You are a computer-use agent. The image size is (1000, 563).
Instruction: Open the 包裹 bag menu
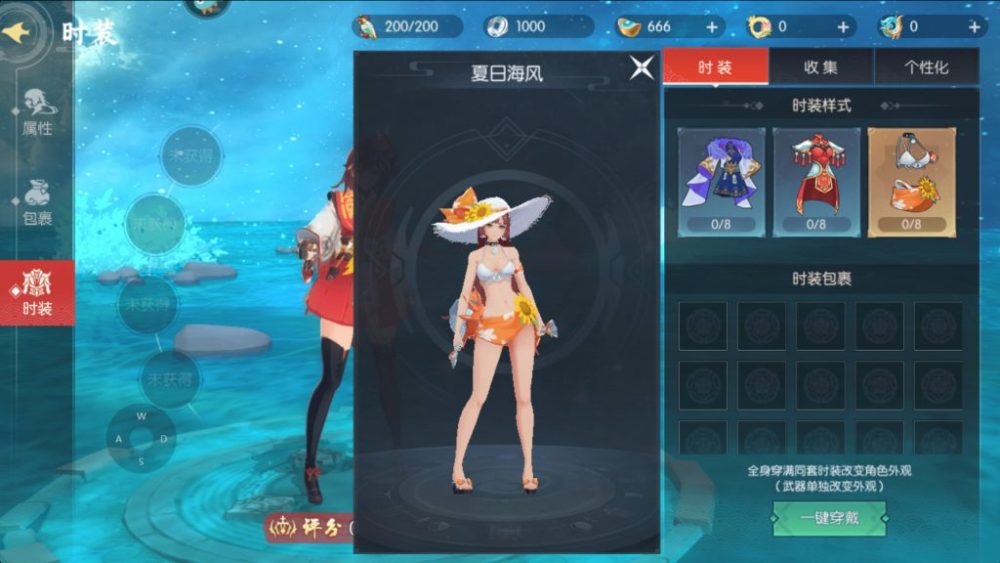click(x=37, y=201)
